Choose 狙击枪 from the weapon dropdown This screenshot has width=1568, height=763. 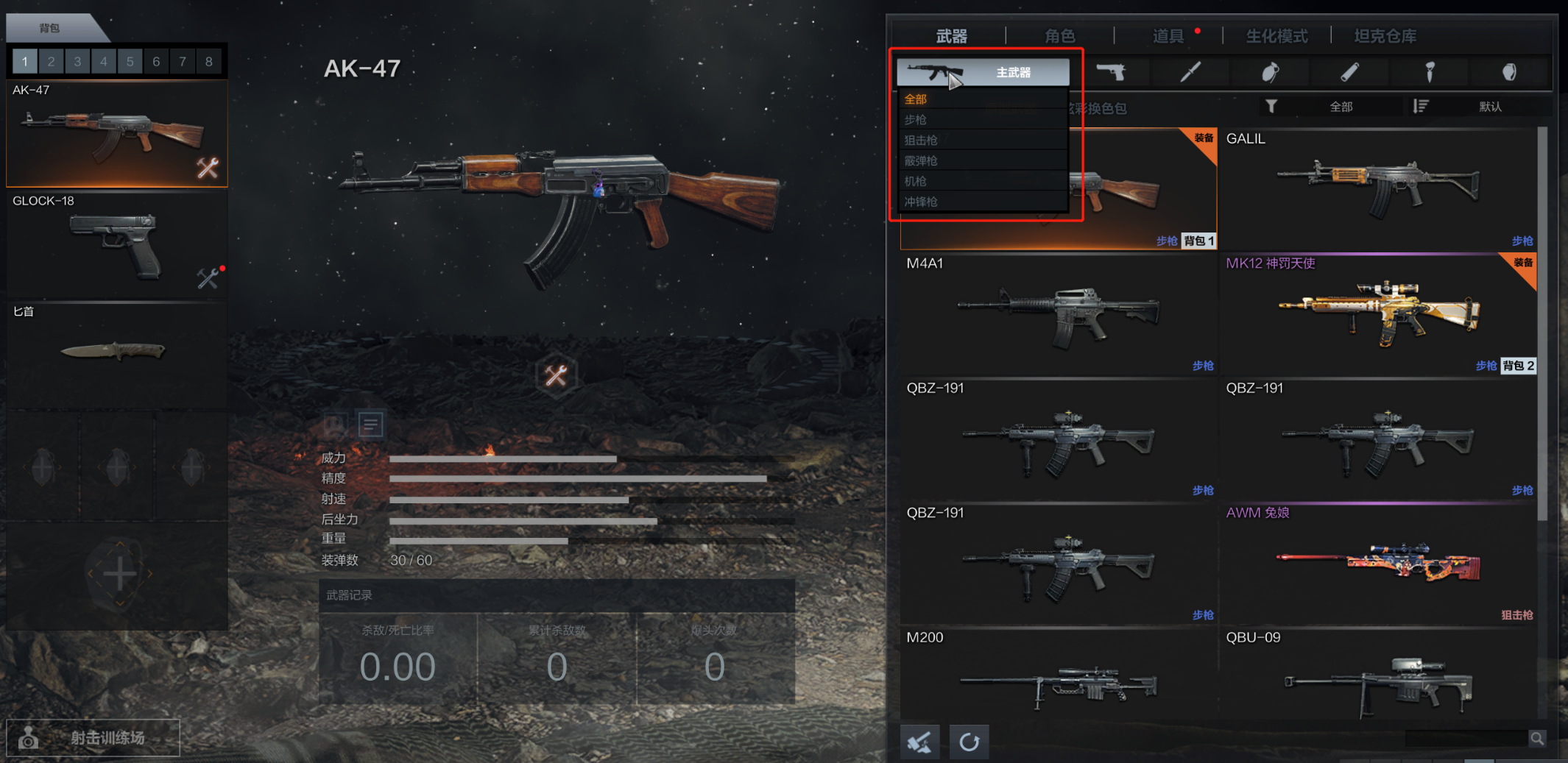tap(921, 140)
